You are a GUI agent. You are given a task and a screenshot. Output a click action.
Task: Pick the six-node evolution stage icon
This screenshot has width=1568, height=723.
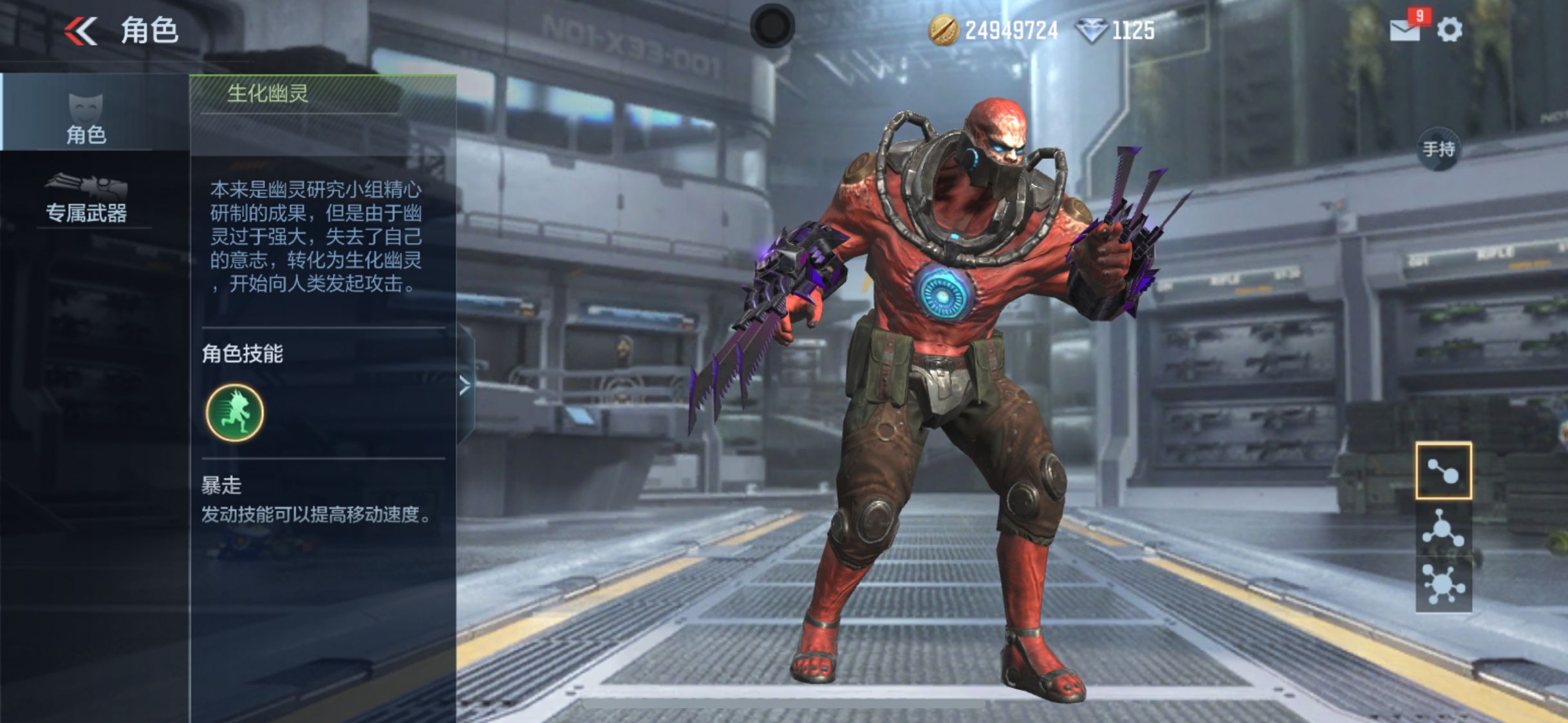(1443, 583)
